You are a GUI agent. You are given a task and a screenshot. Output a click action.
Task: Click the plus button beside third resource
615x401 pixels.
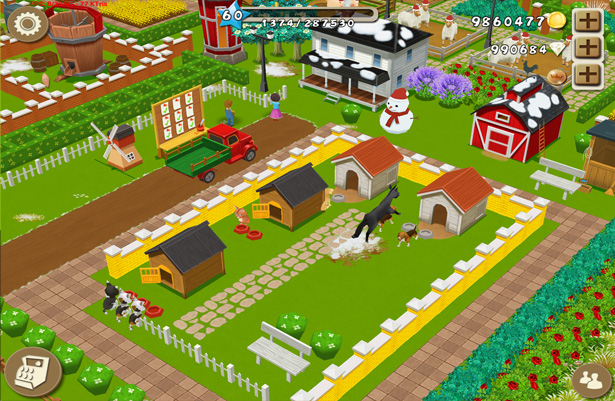point(586,76)
